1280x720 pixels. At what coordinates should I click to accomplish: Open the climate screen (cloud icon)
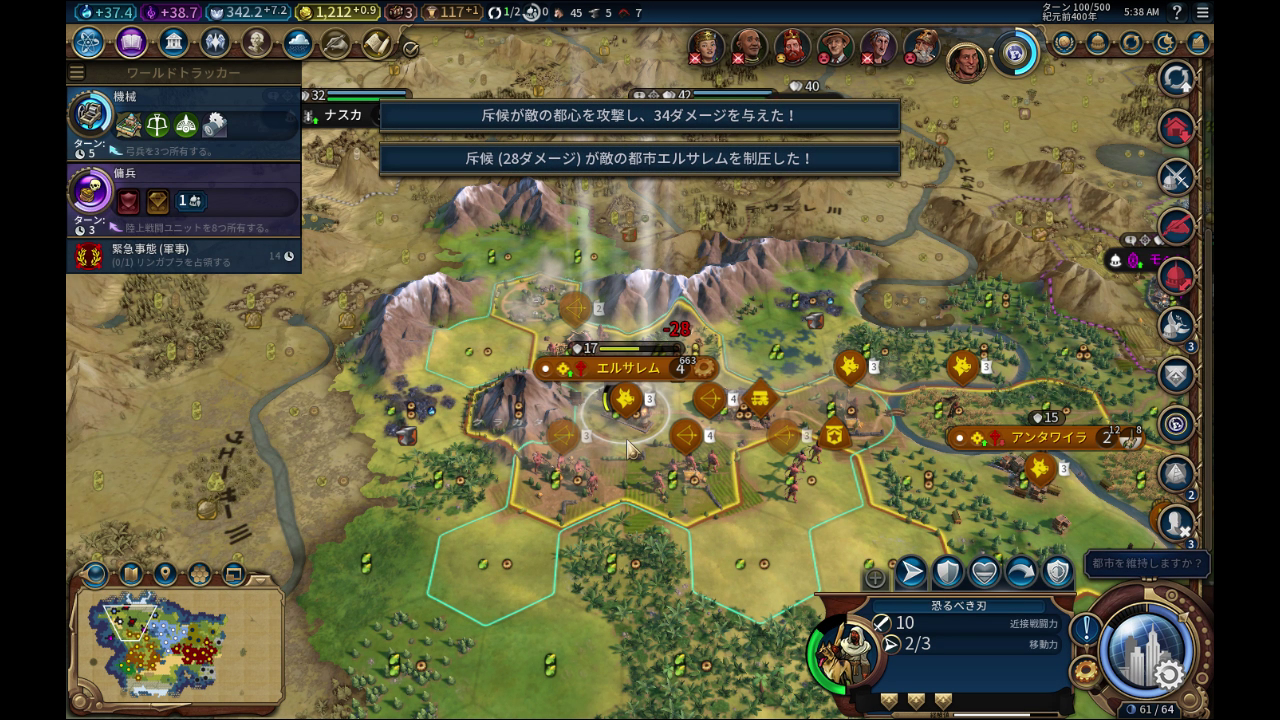(298, 43)
